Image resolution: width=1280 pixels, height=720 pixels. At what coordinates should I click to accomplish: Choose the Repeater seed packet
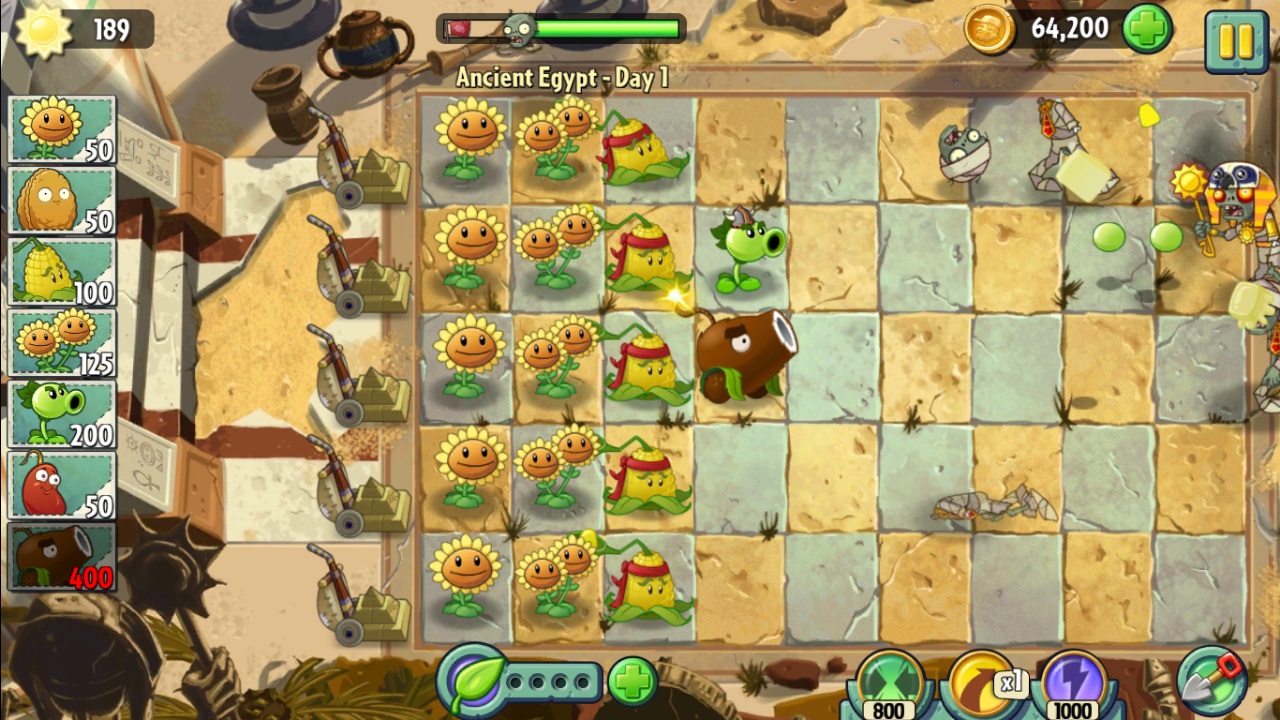click(x=62, y=414)
